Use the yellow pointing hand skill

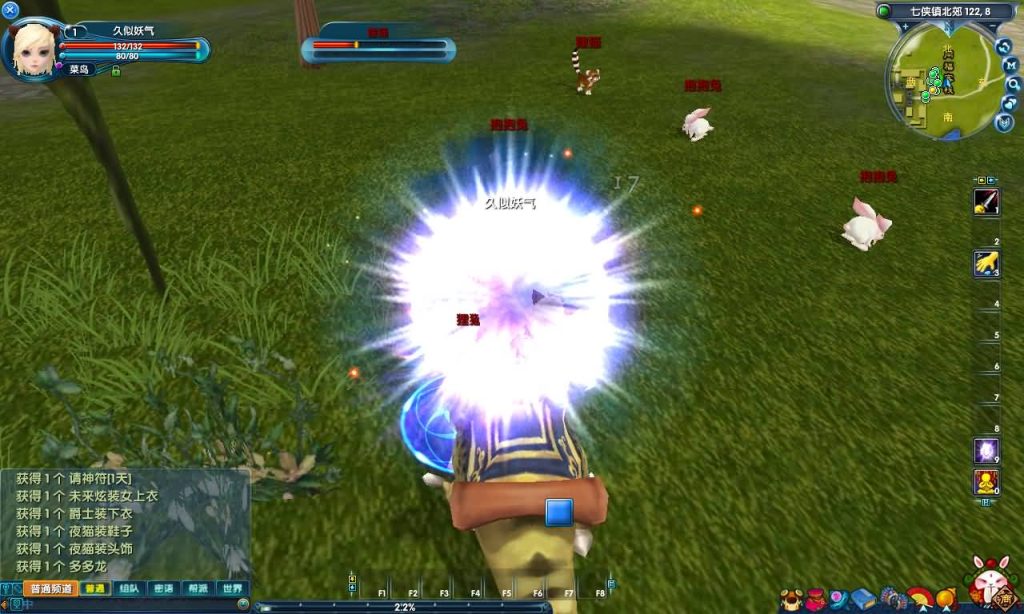click(987, 264)
